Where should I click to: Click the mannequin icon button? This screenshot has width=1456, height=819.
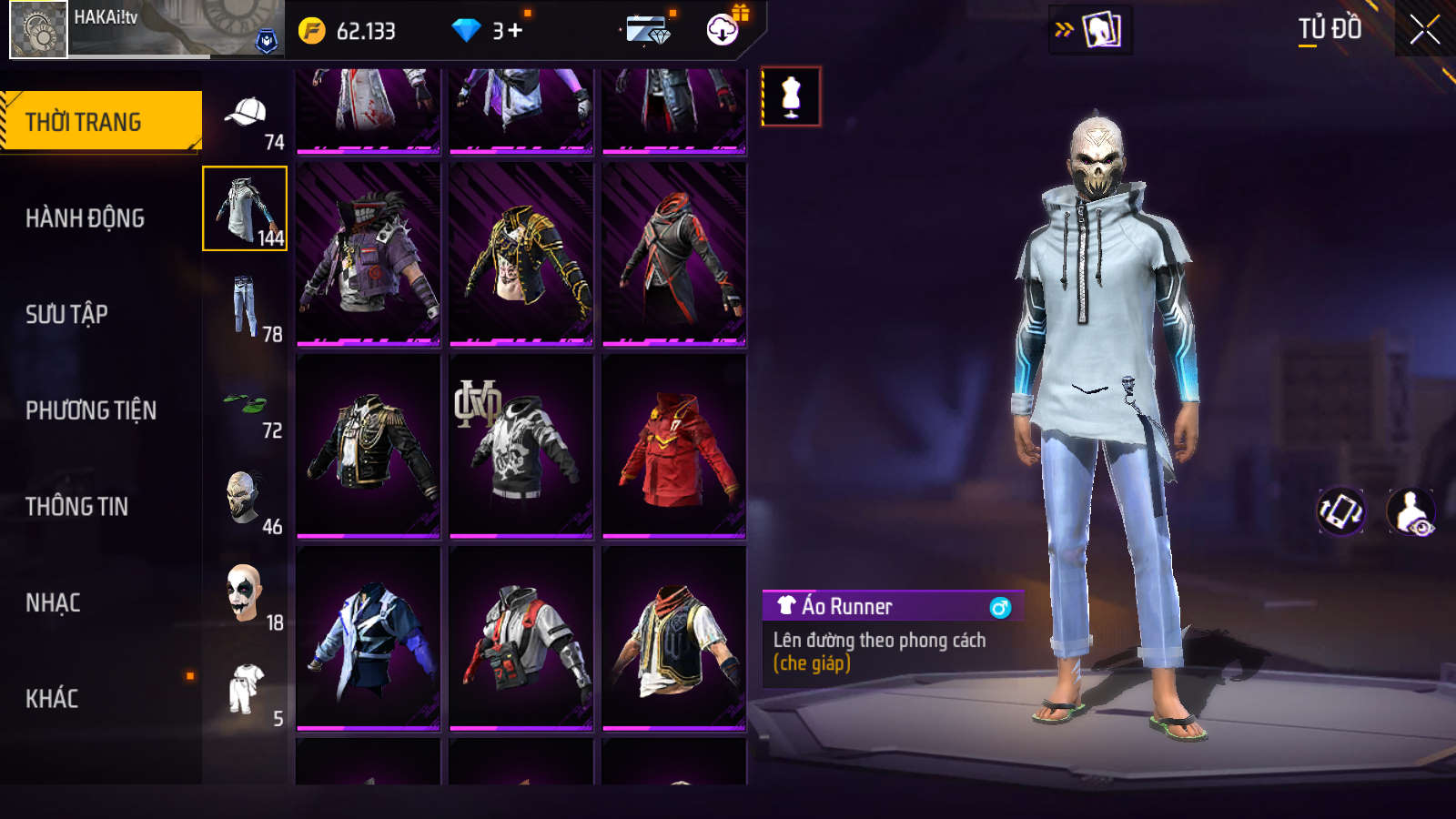click(791, 96)
